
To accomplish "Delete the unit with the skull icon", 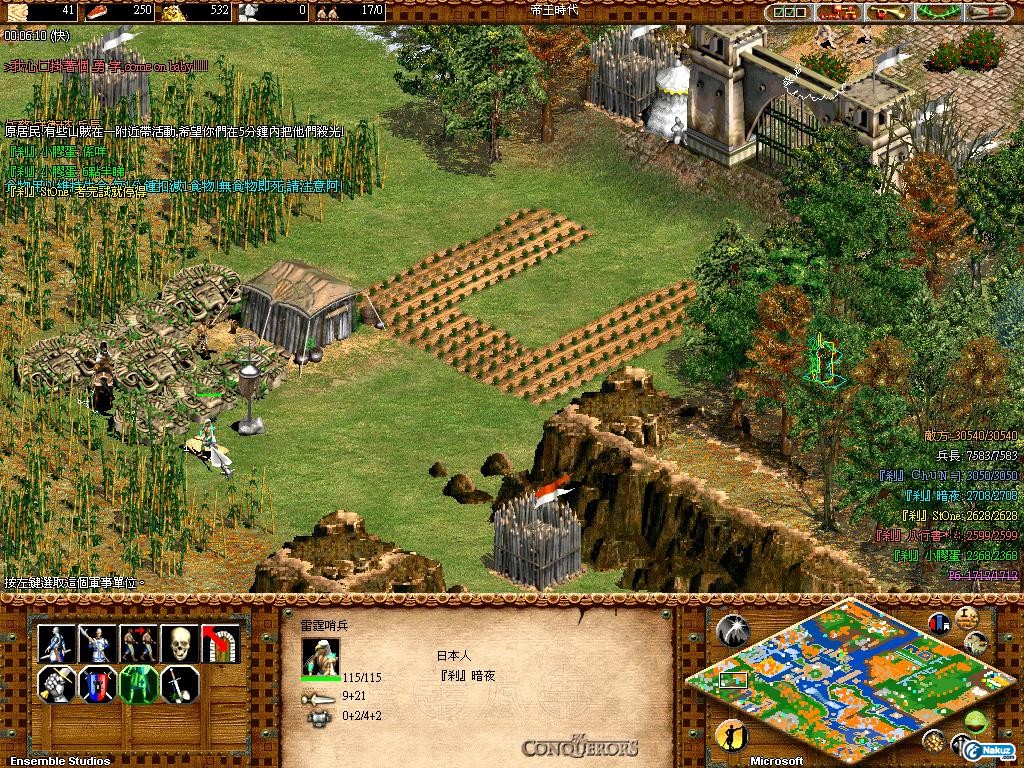I will pos(180,643).
